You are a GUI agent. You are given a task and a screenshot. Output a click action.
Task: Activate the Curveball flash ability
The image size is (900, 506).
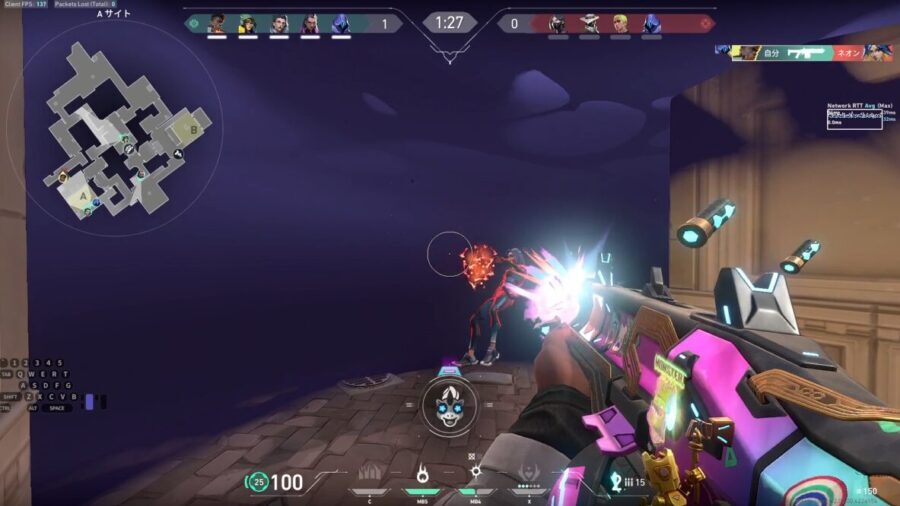point(476,473)
